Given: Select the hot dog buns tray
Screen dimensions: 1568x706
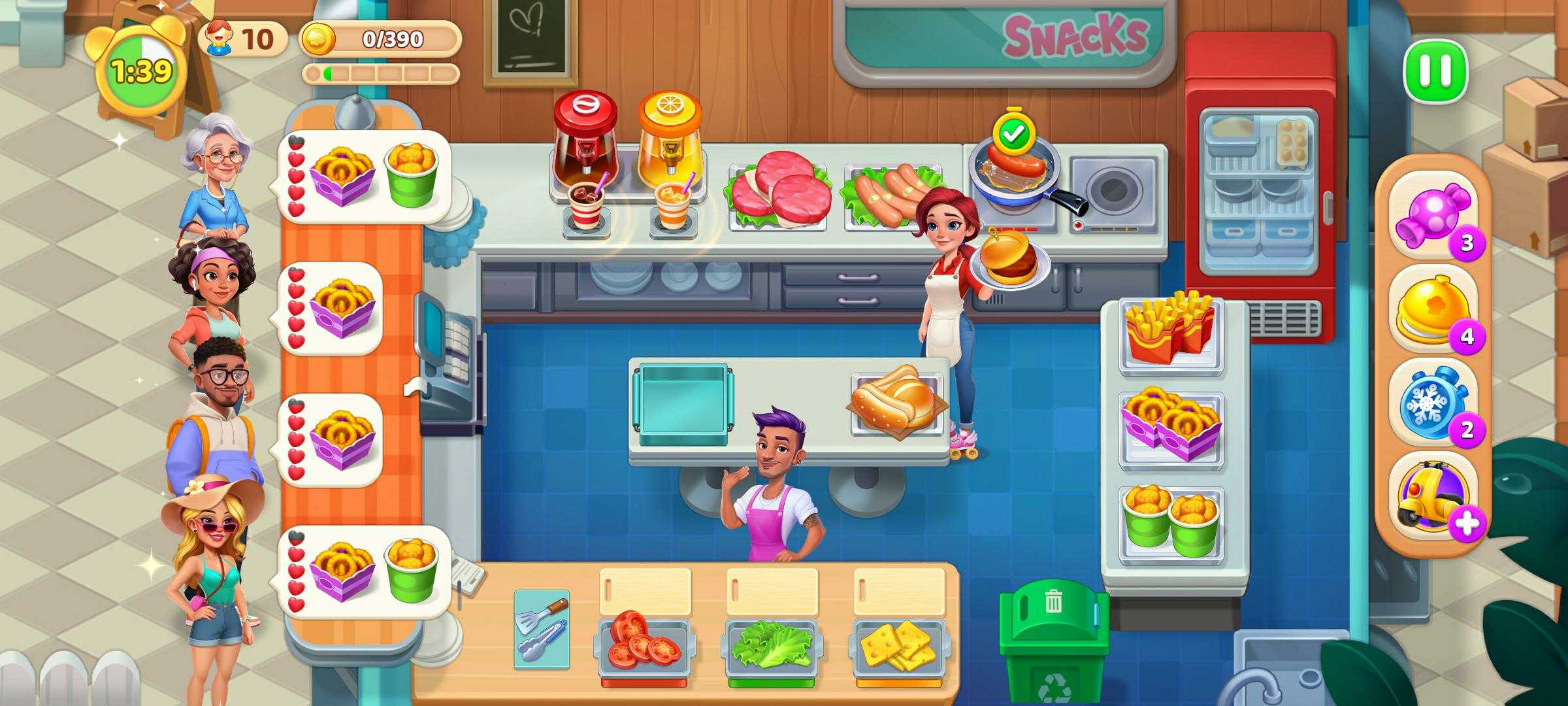Looking at the screenshot, I should click(x=896, y=399).
